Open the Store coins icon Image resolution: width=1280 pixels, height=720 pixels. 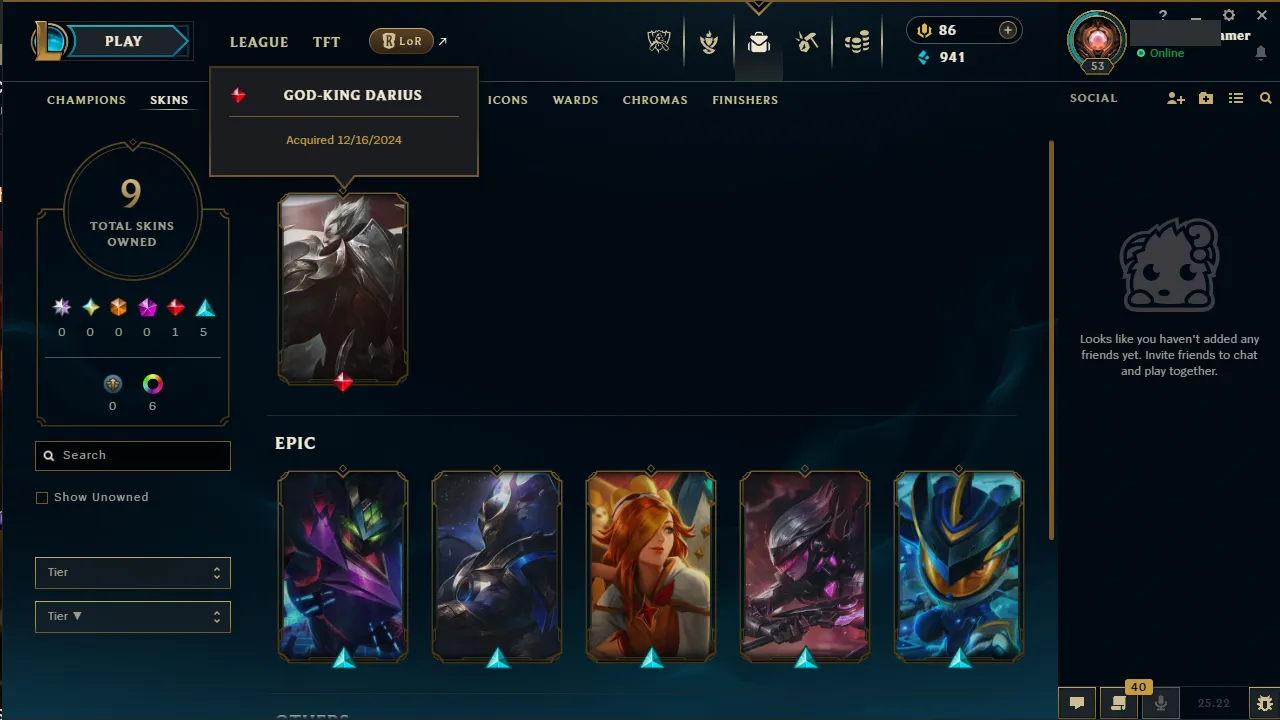(x=857, y=43)
